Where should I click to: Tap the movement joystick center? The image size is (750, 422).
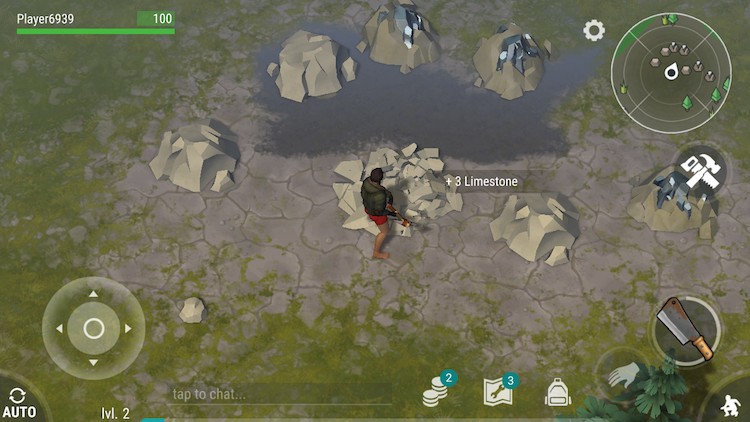93,328
